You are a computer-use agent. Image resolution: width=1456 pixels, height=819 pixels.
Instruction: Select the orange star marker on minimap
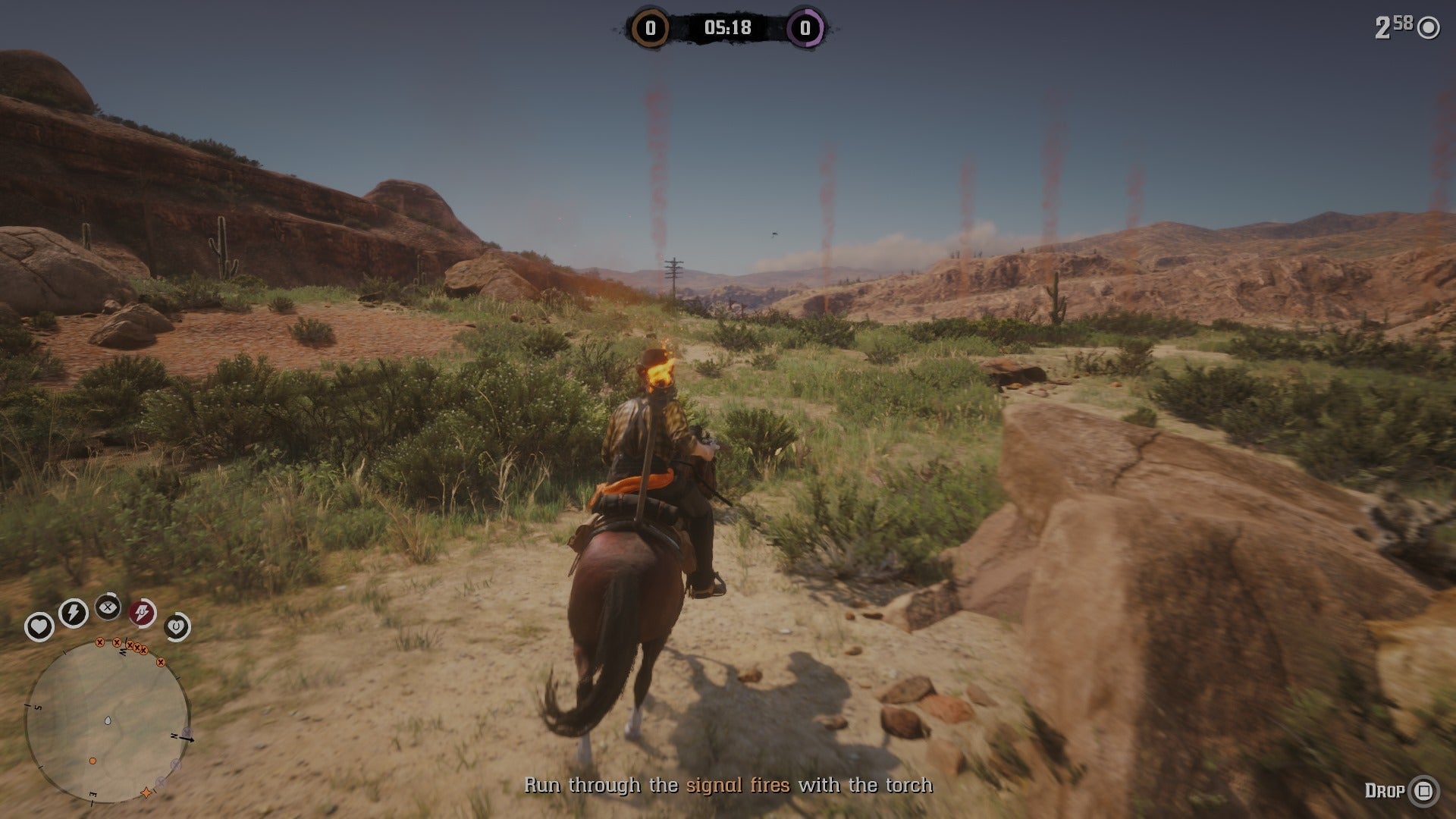[146, 793]
